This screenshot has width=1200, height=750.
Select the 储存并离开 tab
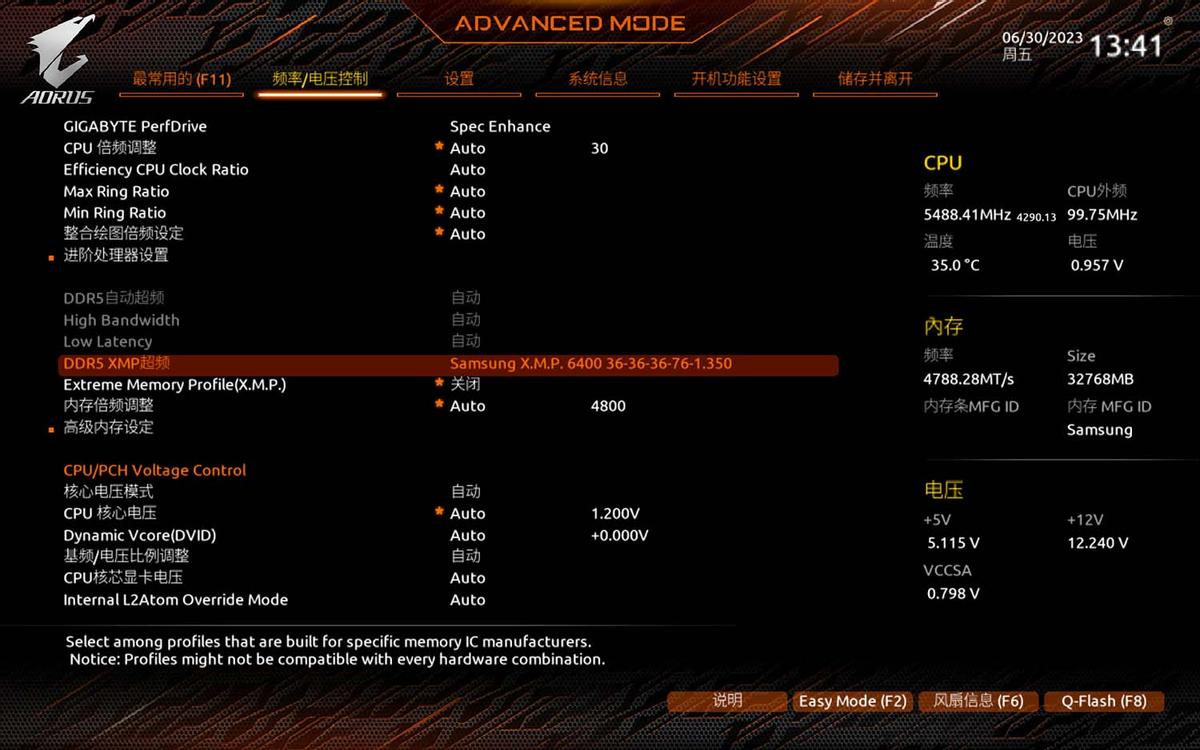(875, 79)
